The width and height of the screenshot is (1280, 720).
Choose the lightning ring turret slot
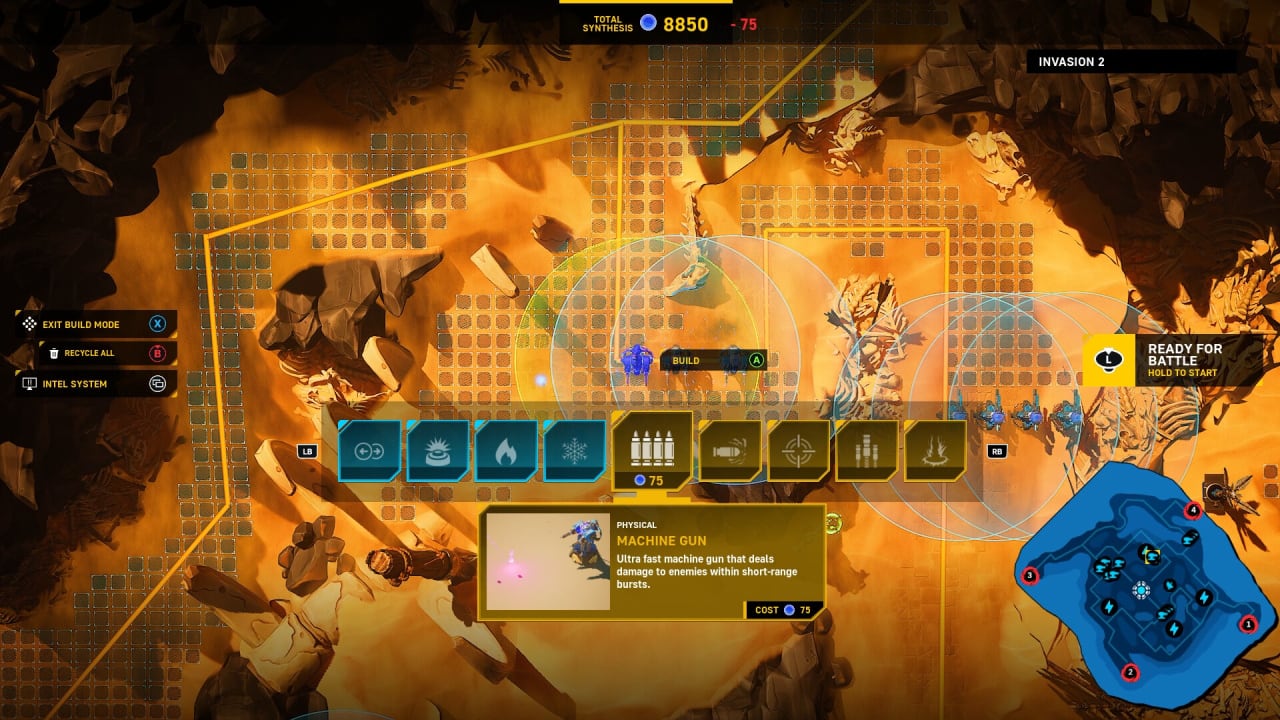click(934, 450)
